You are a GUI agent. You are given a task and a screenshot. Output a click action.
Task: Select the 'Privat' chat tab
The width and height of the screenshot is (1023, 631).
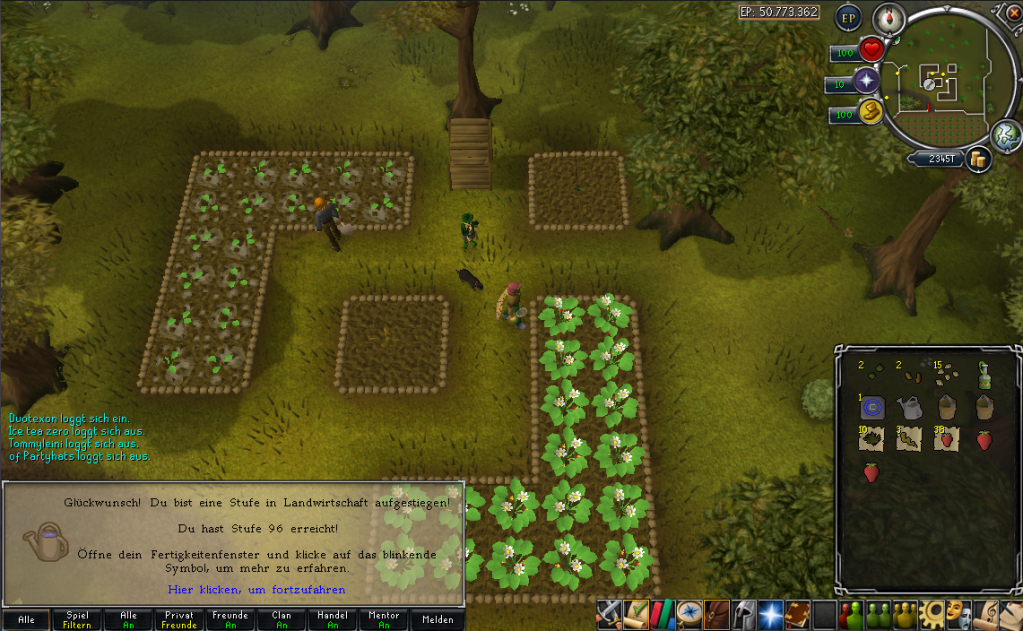pyautogui.click(x=180, y=620)
